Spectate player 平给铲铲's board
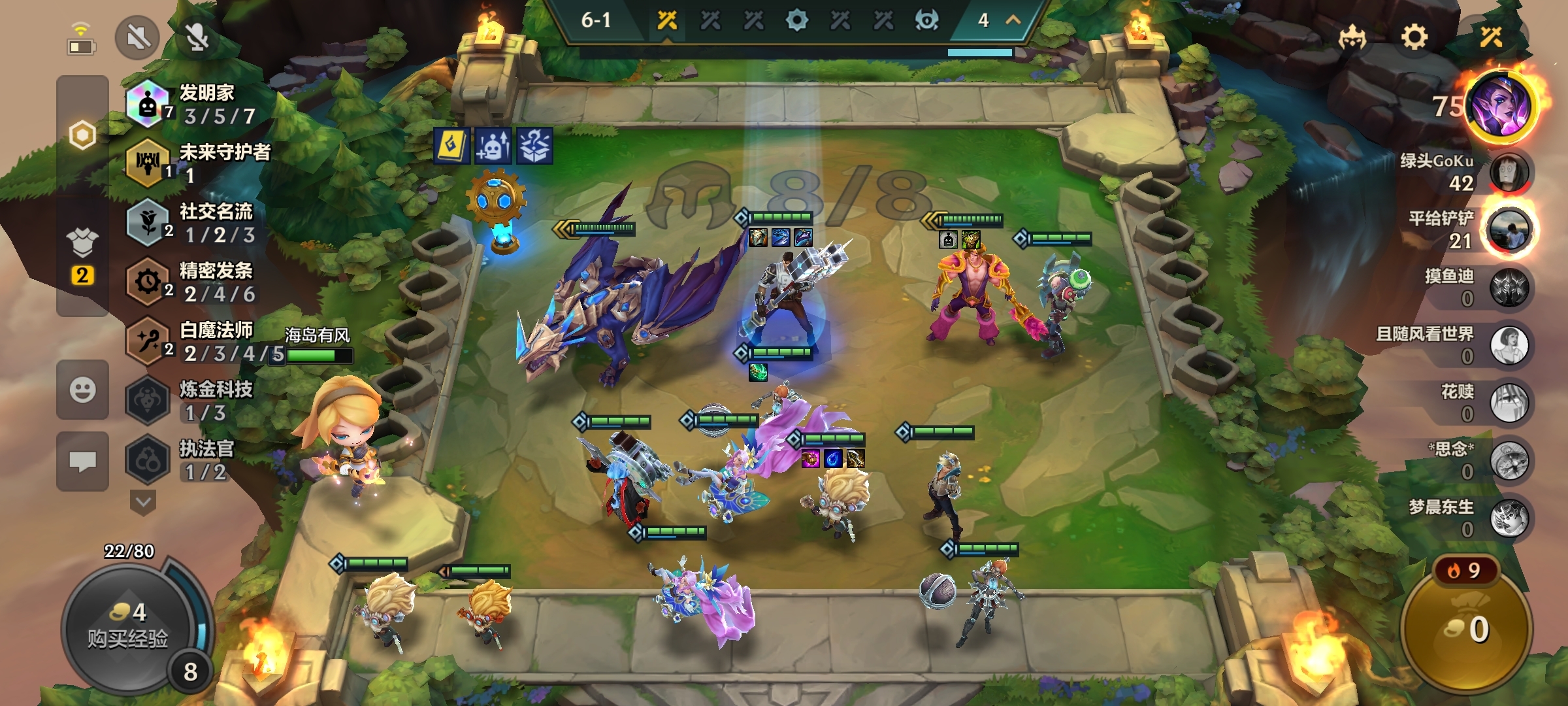Image resolution: width=1568 pixels, height=706 pixels. pyautogui.click(x=1509, y=230)
